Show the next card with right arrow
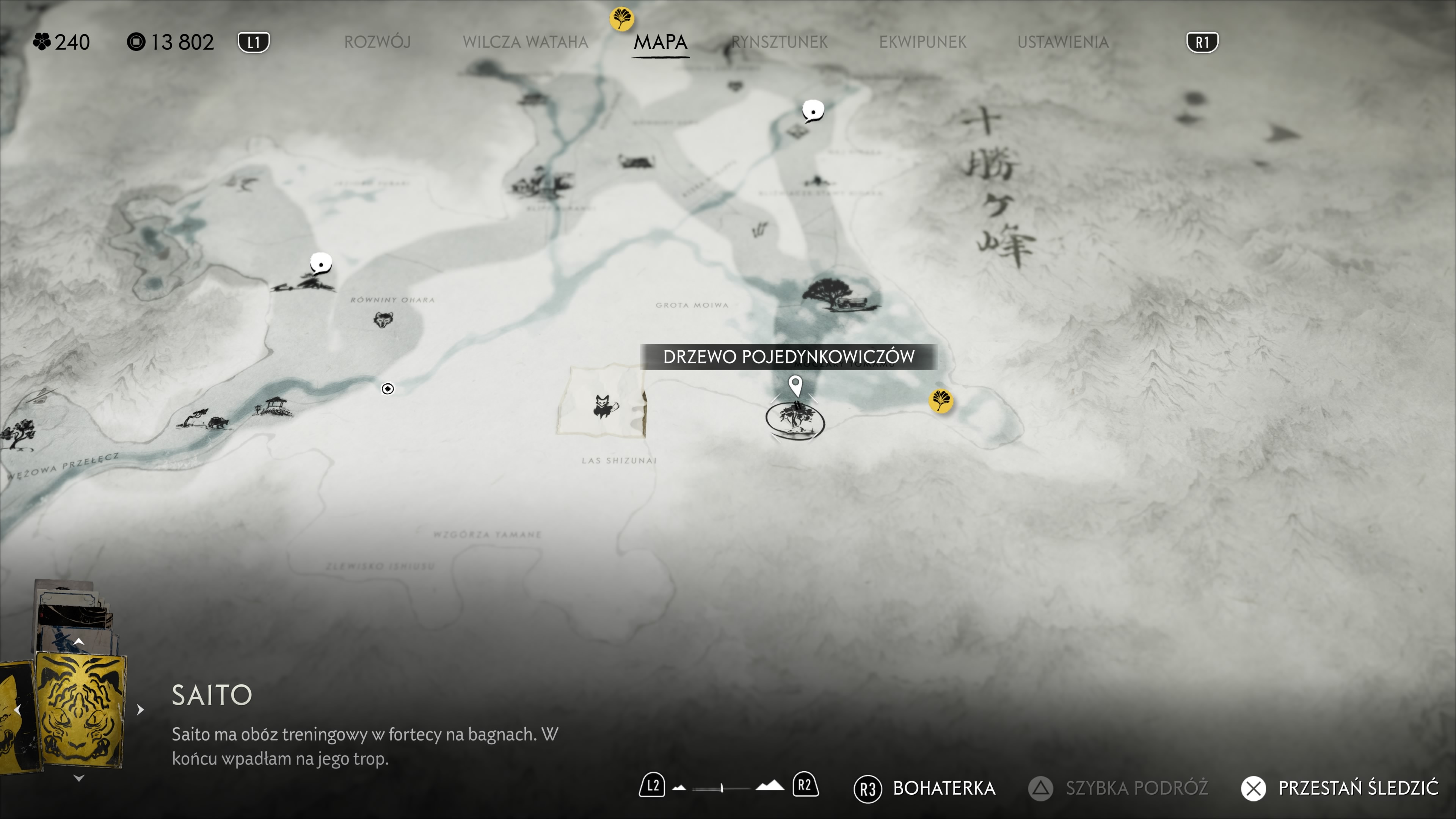The width and height of the screenshot is (1456, 819). [x=140, y=709]
